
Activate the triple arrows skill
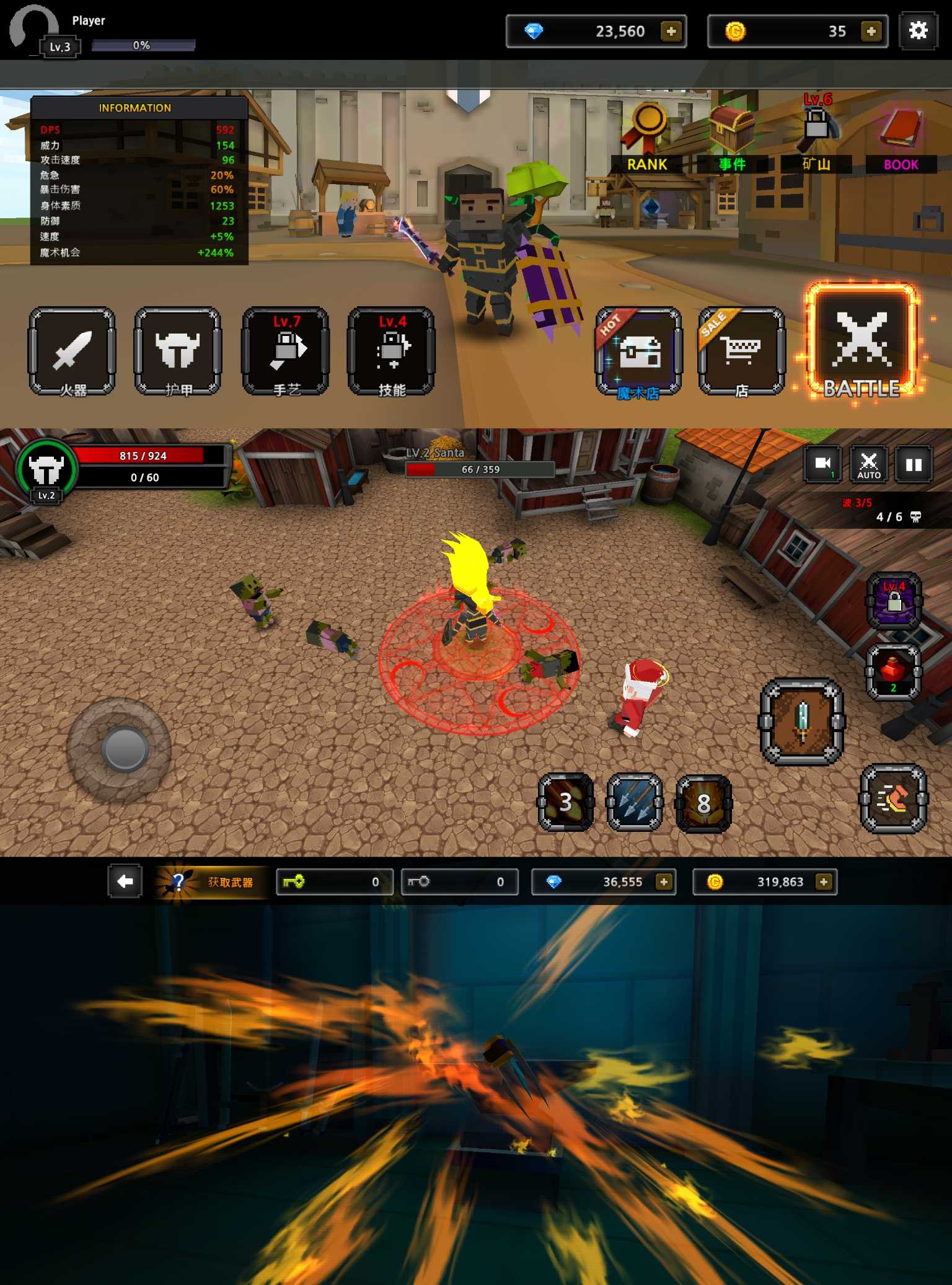635,802
